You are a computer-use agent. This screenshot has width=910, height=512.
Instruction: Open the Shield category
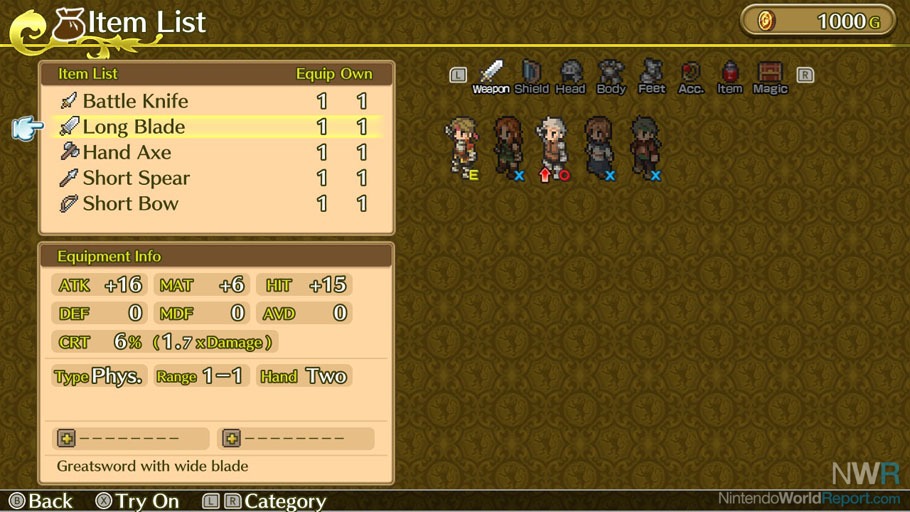click(x=531, y=76)
